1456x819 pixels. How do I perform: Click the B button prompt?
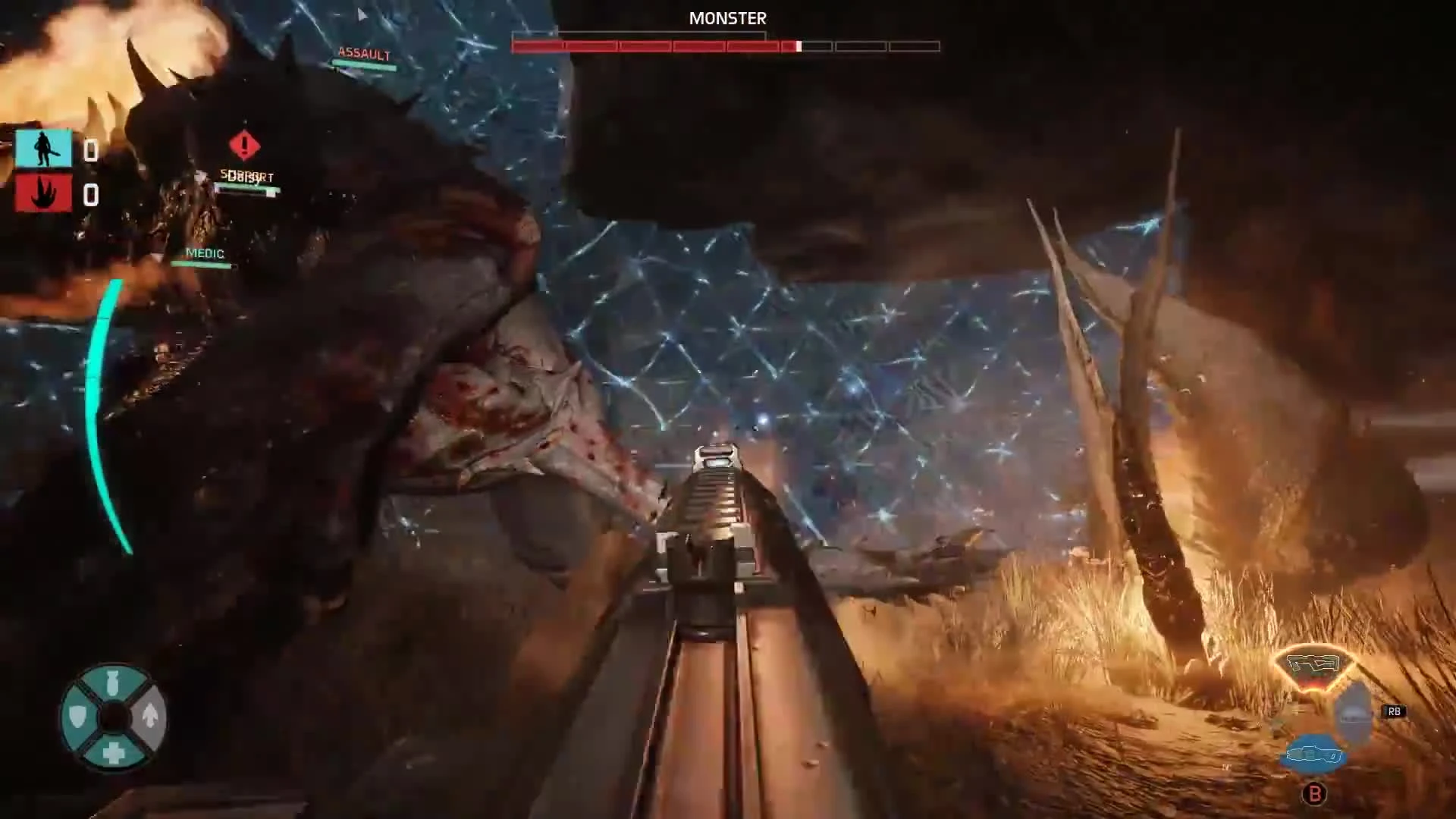pyautogui.click(x=1315, y=793)
